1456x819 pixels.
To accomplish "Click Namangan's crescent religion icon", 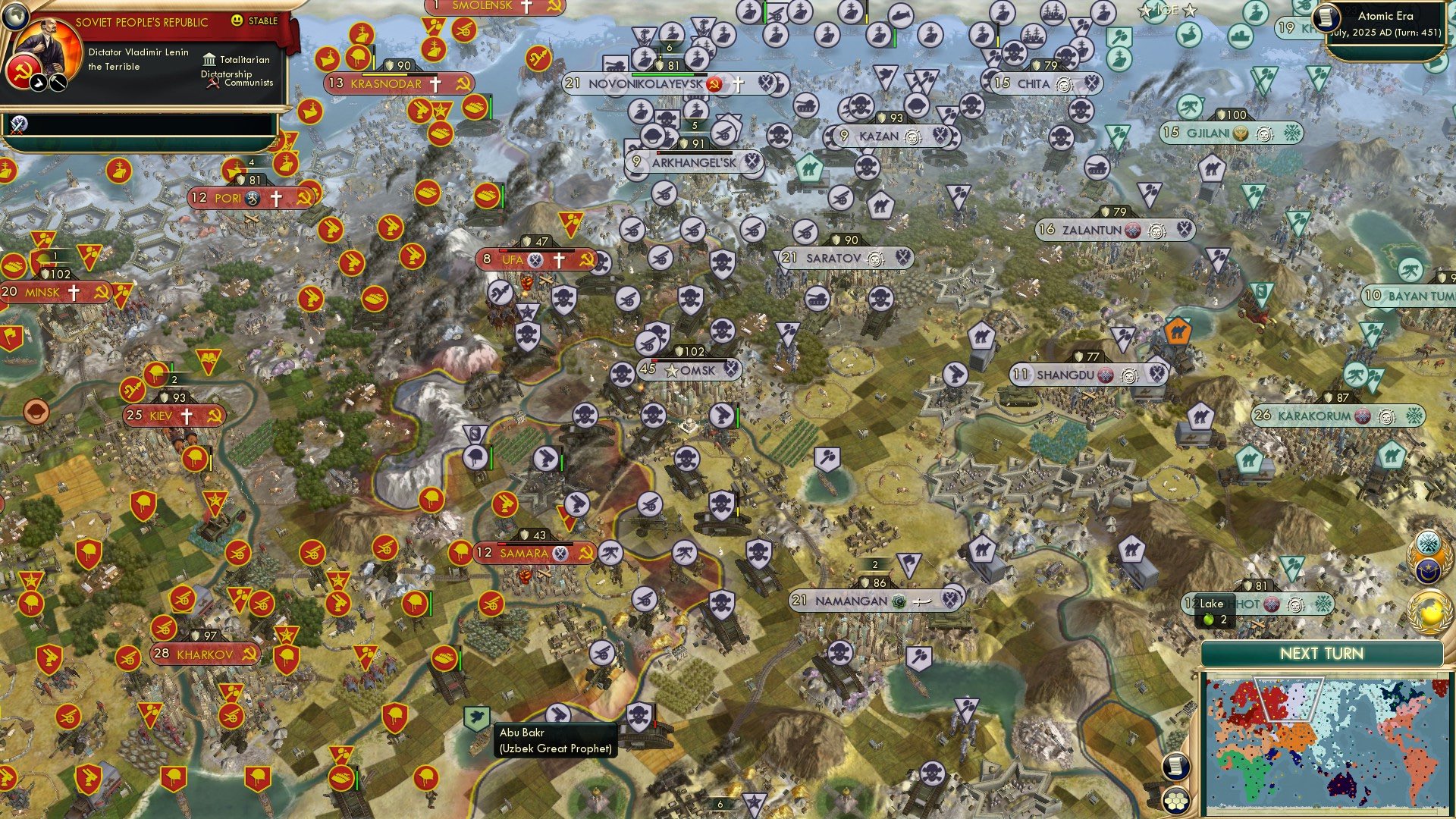I will (x=900, y=599).
